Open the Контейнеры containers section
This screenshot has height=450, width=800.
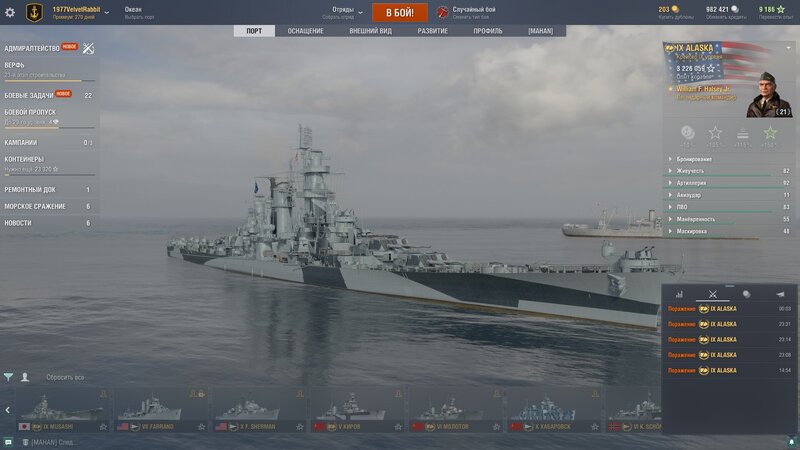(x=24, y=159)
